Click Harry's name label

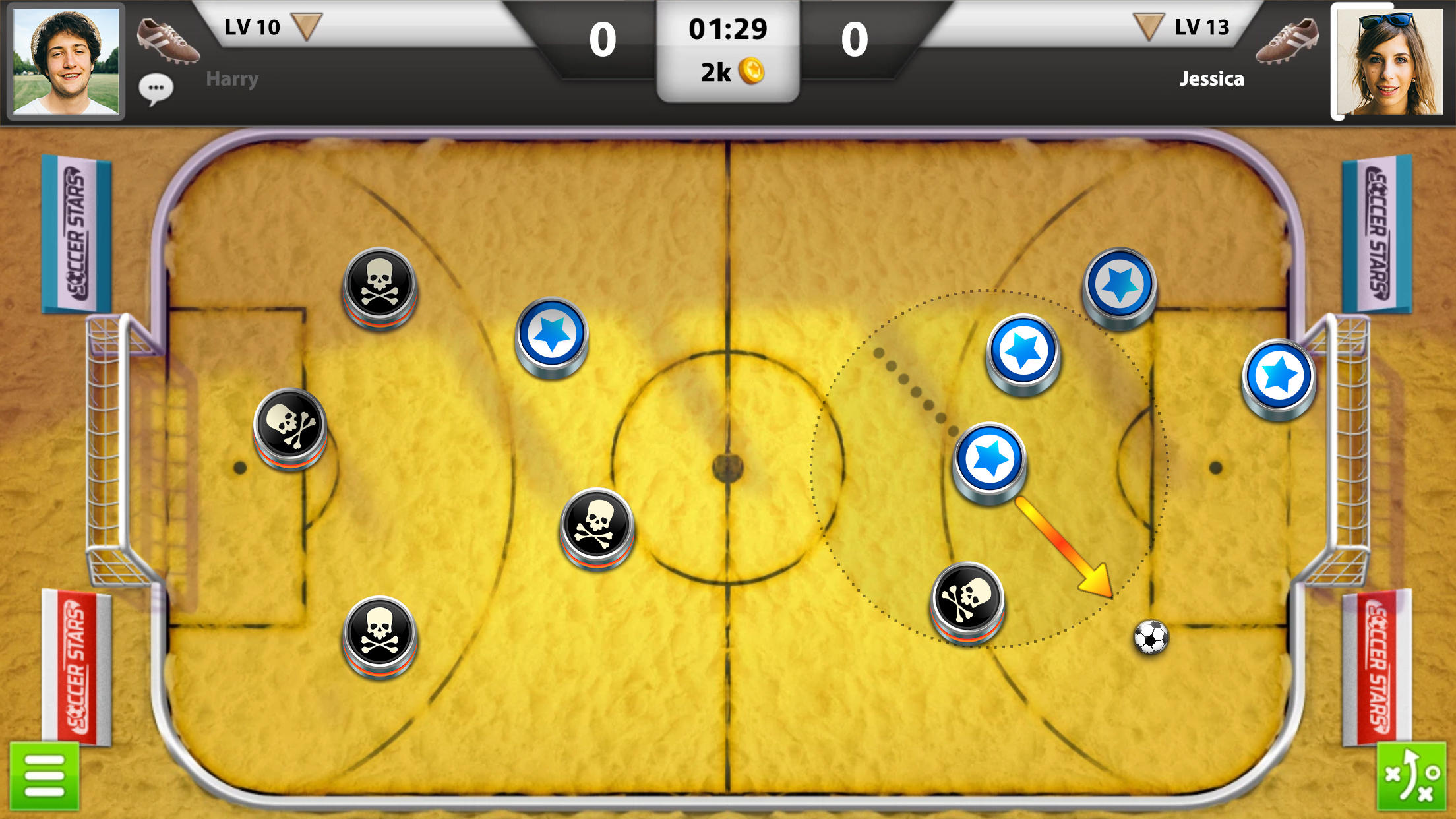(232, 80)
